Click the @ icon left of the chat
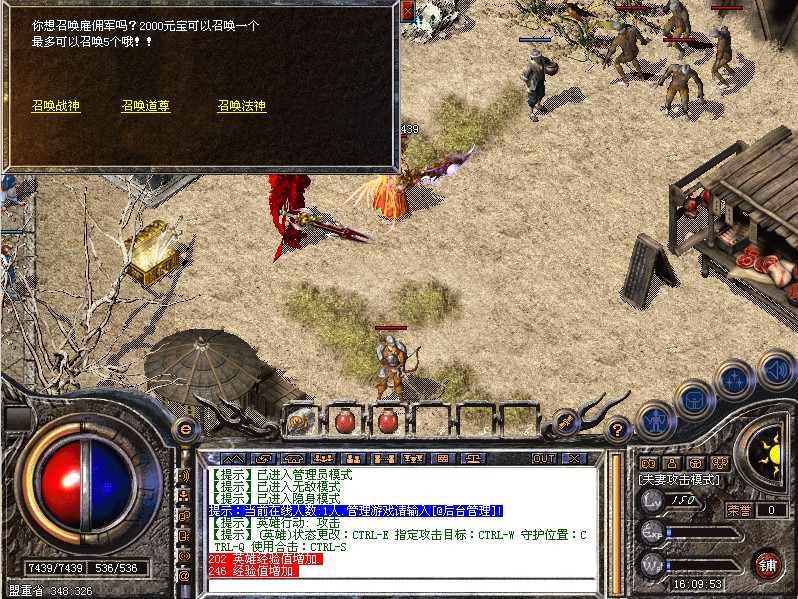This screenshot has width=798, height=599. click(x=183, y=575)
